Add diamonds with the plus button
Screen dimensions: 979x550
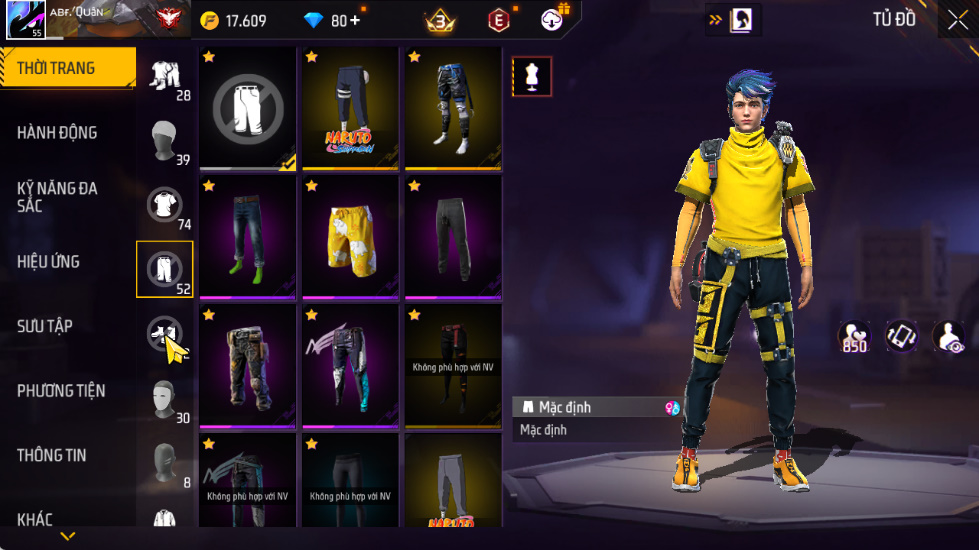point(355,21)
